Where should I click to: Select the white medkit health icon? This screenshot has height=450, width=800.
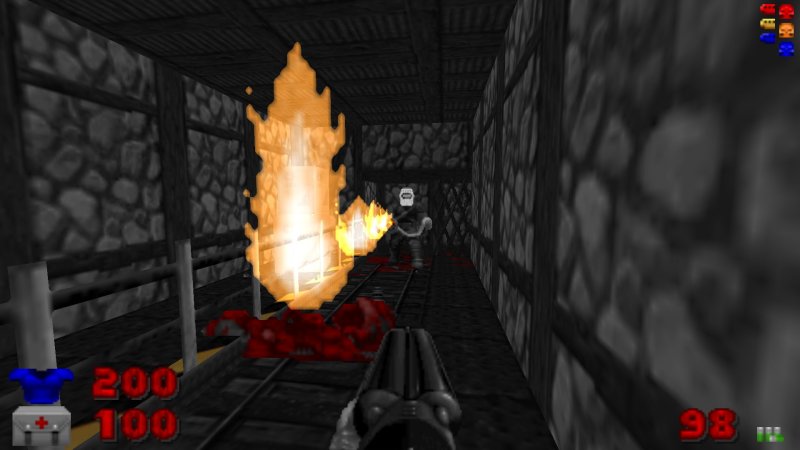click(40, 425)
